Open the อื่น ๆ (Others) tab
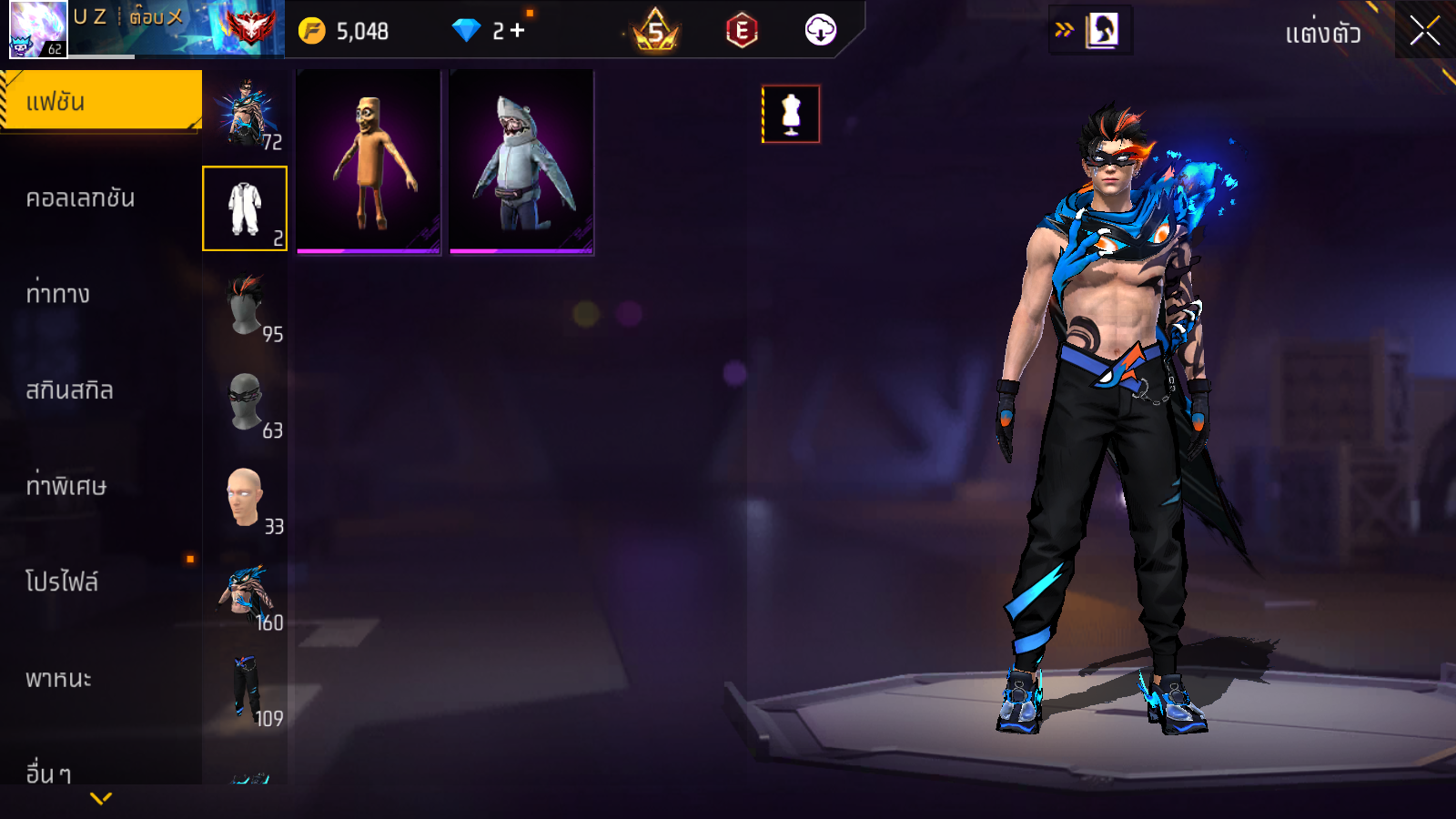1456x819 pixels. pos(49,773)
